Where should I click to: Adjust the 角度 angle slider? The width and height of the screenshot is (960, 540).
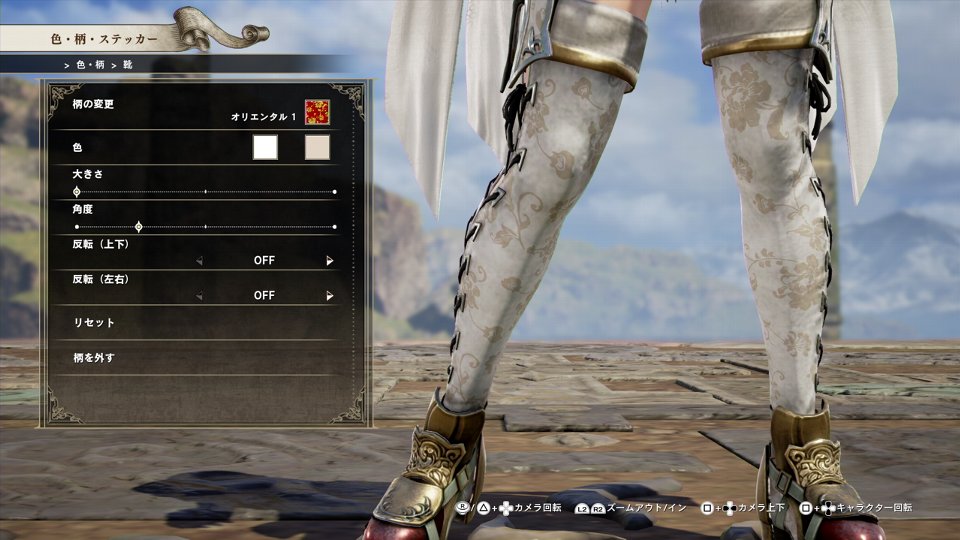click(139, 227)
